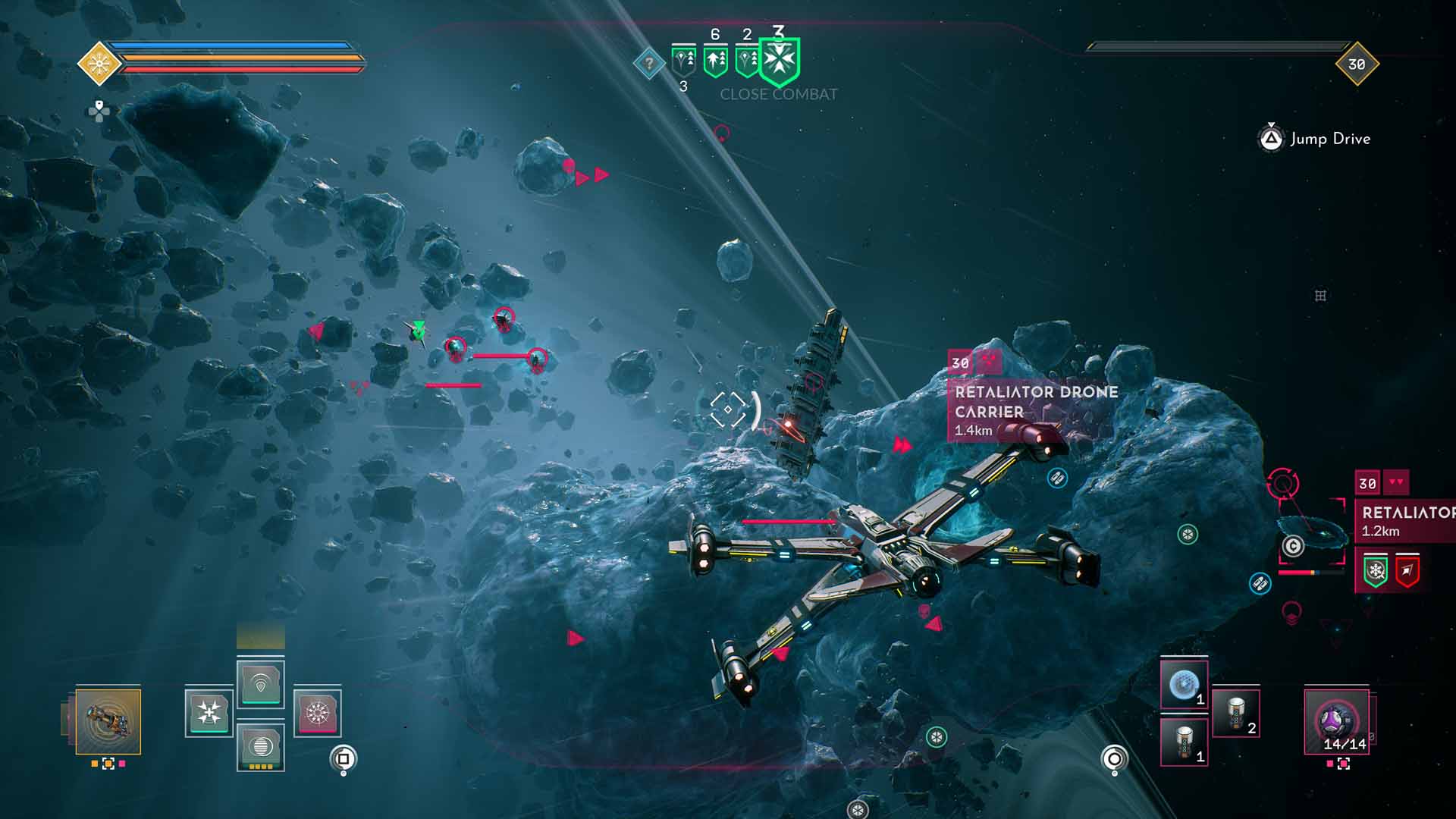Trigger the red lightning burst device

tap(317, 713)
